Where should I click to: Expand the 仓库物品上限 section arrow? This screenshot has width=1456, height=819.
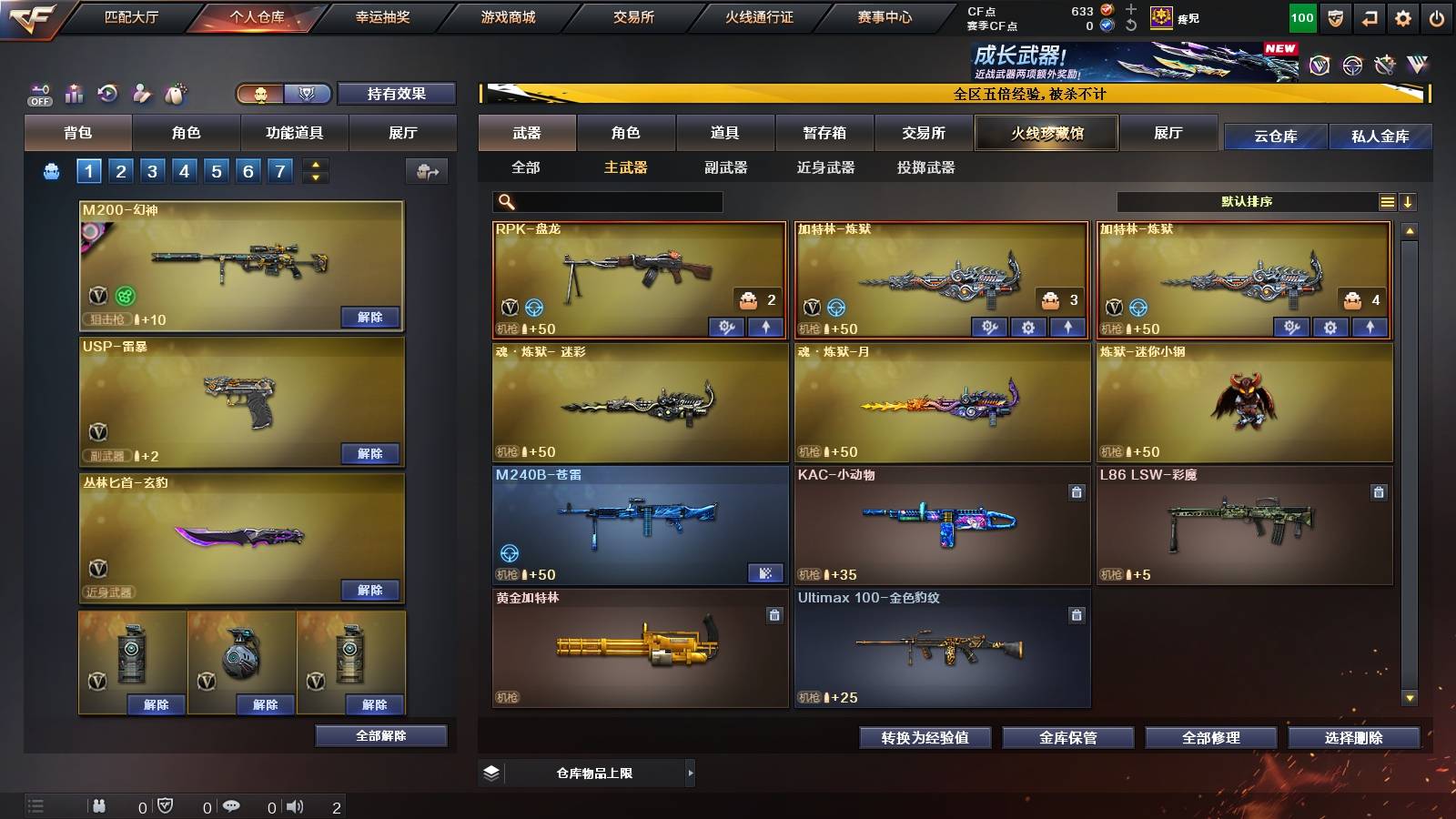pyautogui.click(x=692, y=772)
